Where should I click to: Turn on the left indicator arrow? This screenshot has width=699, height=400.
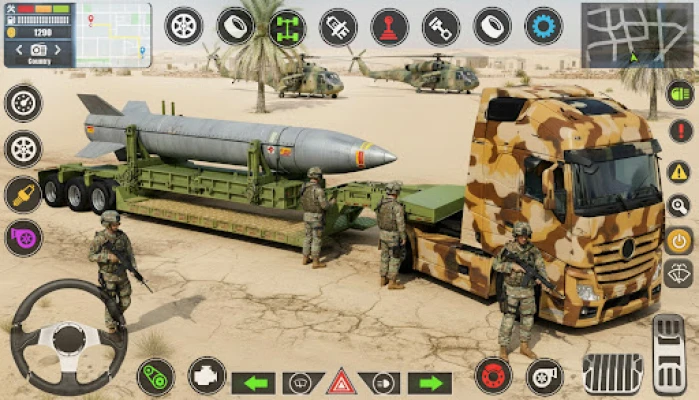pyautogui.click(x=253, y=383)
